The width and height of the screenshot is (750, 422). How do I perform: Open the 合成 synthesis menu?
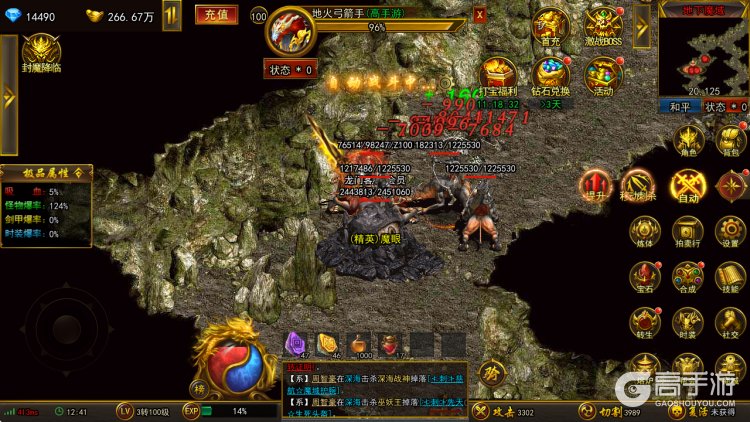click(687, 276)
